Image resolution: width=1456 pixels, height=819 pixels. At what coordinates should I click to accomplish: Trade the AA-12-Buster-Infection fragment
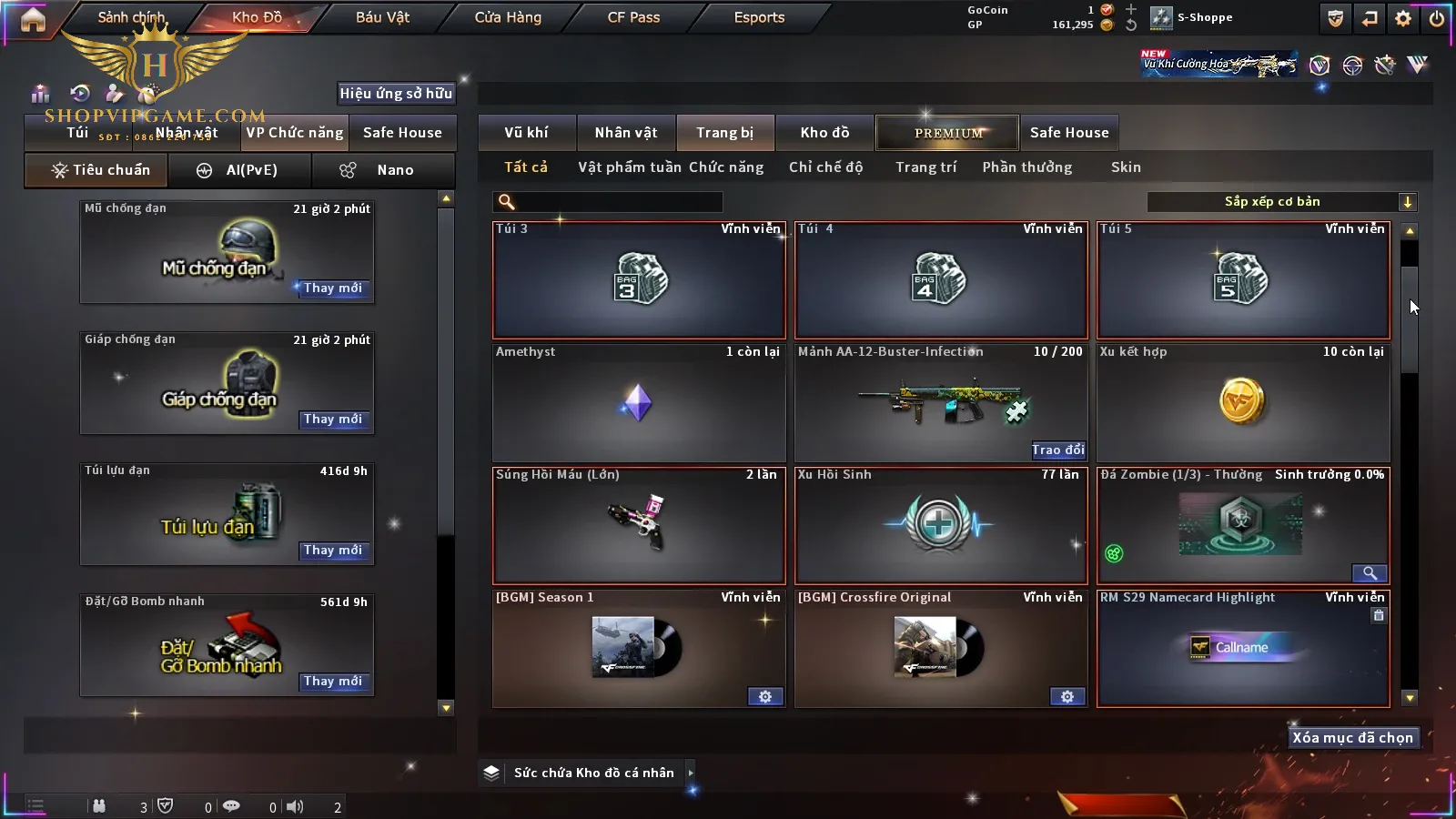(1057, 450)
